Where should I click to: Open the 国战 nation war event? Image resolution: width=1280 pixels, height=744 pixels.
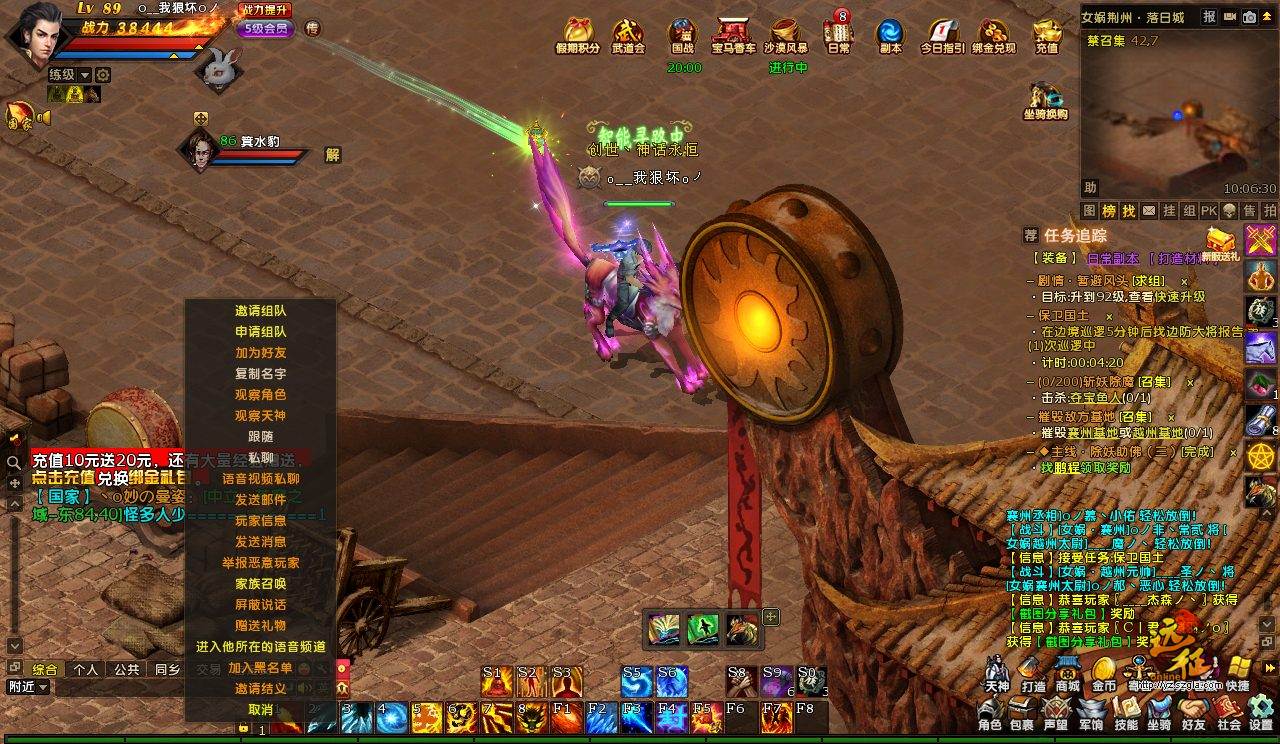pos(683,36)
